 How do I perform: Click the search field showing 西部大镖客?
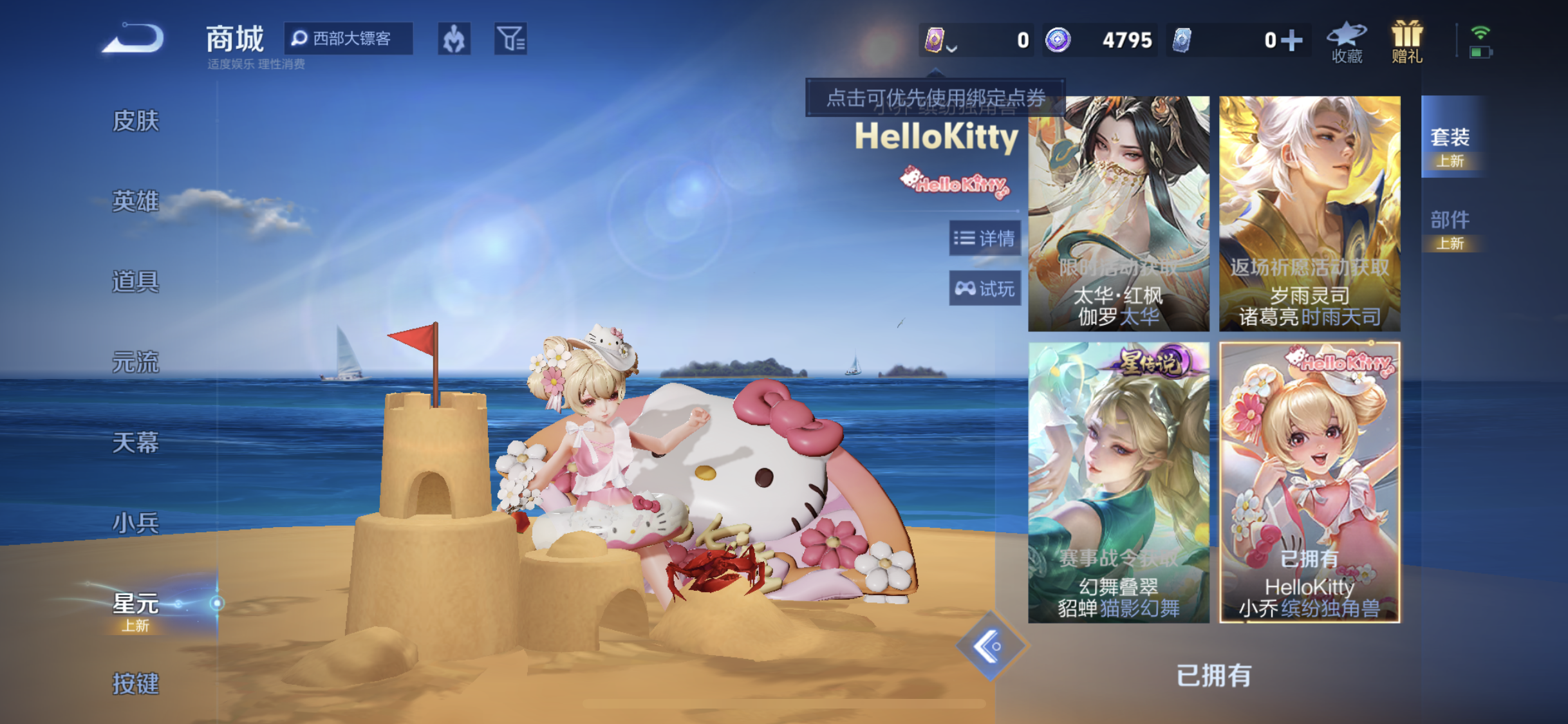350,39
